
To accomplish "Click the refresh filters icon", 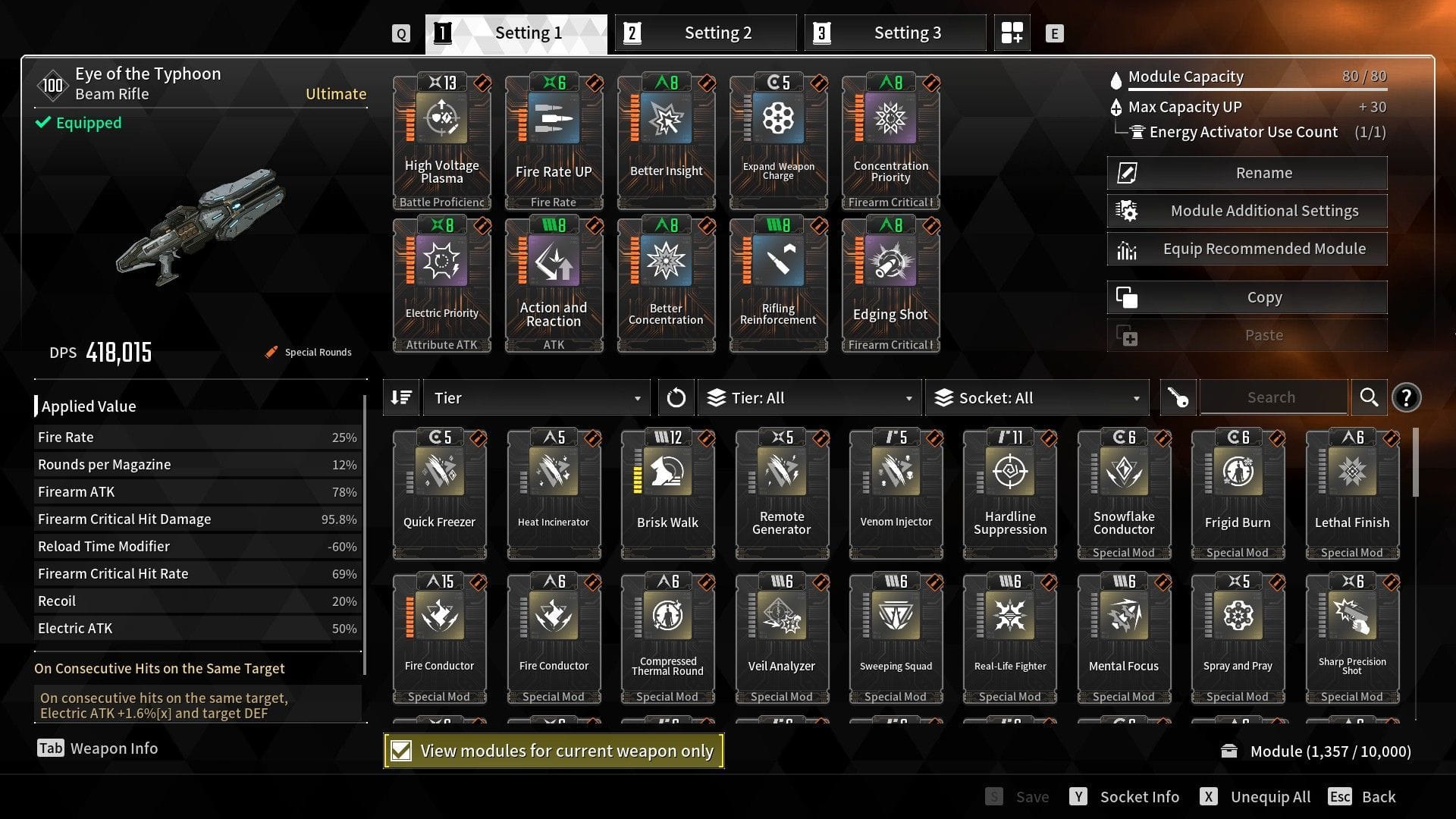I will (x=676, y=397).
